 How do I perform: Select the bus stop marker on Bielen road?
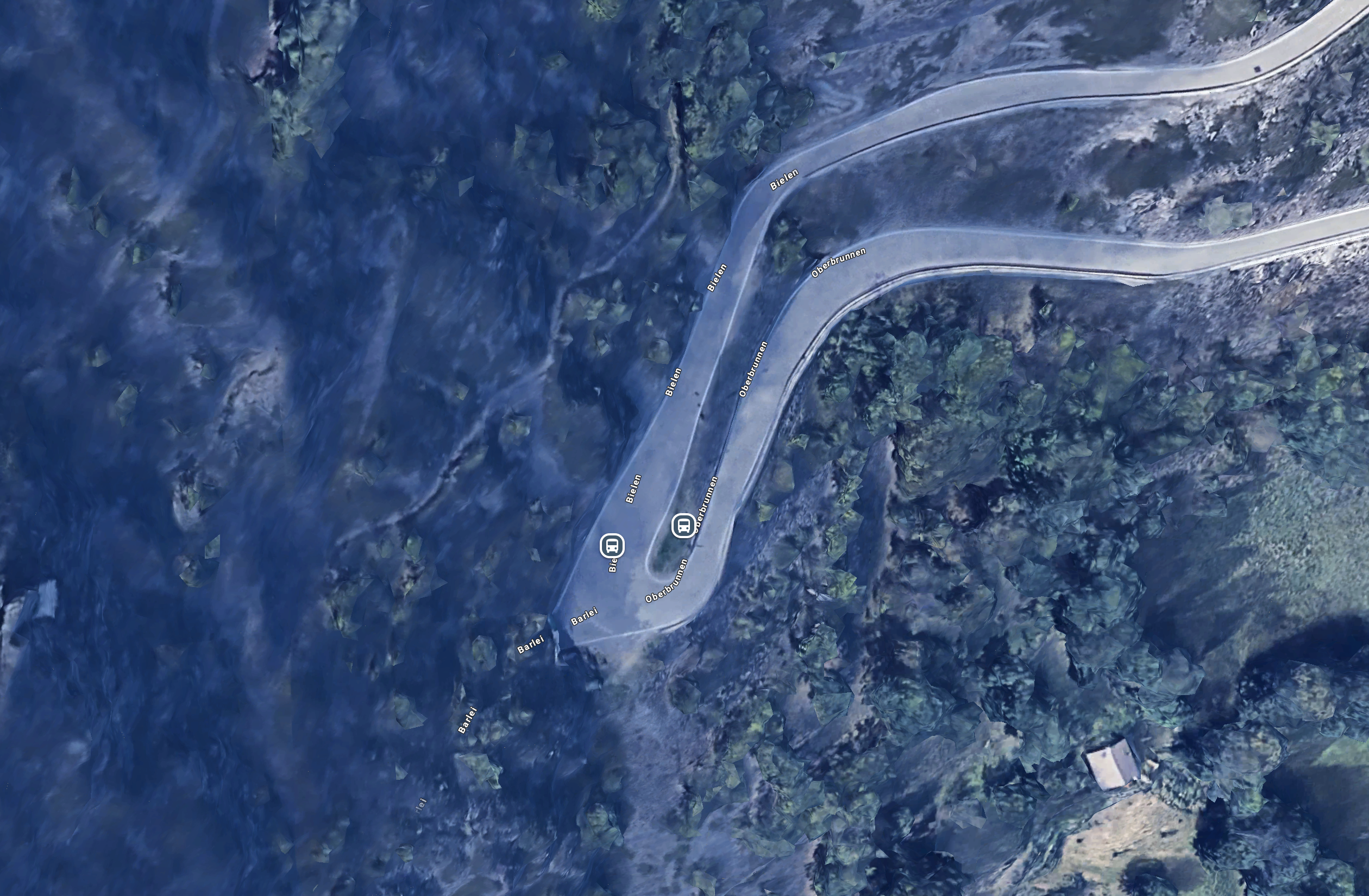(612, 545)
